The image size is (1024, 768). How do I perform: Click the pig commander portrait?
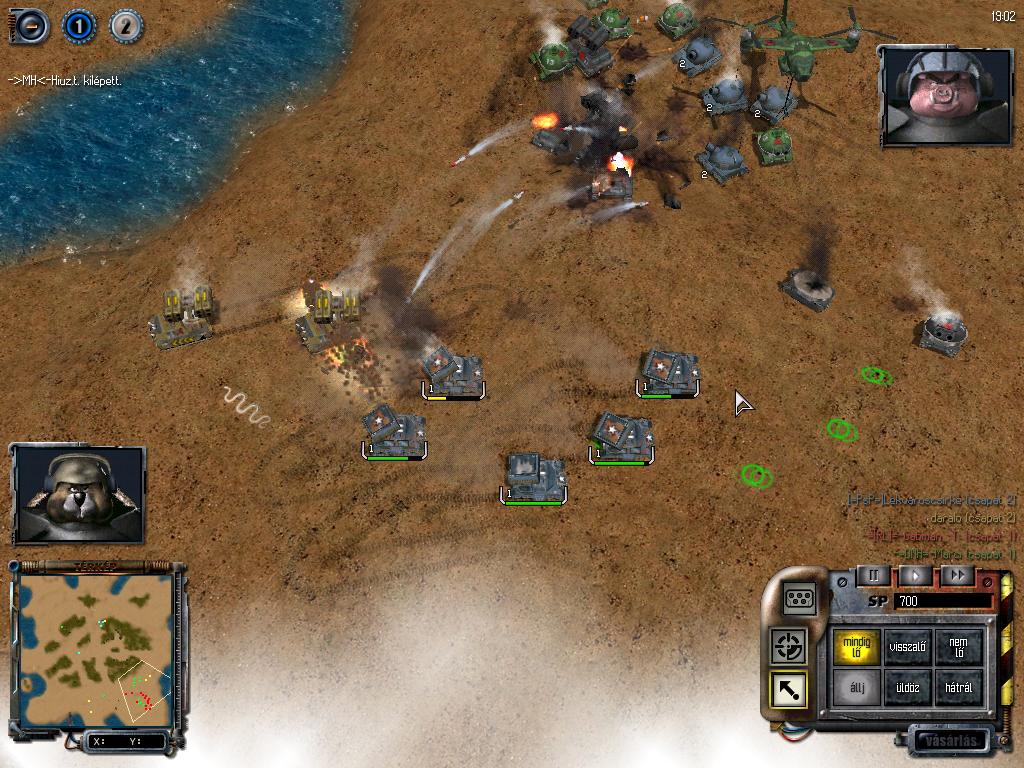click(931, 96)
